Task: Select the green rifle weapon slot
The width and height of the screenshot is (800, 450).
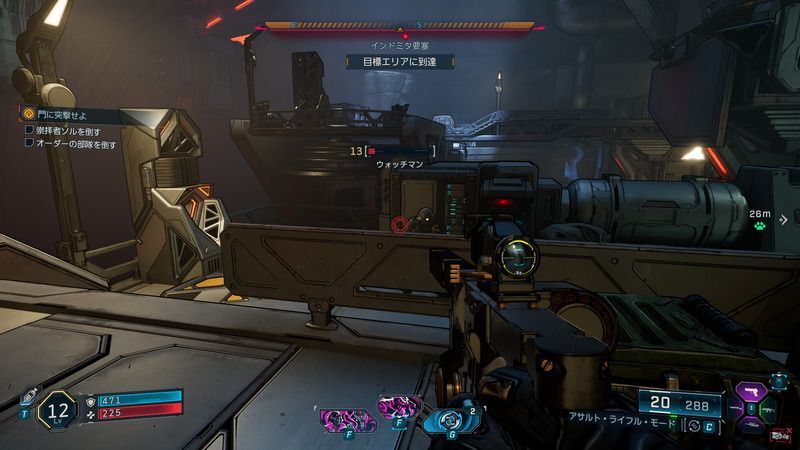Action: click(x=766, y=408)
